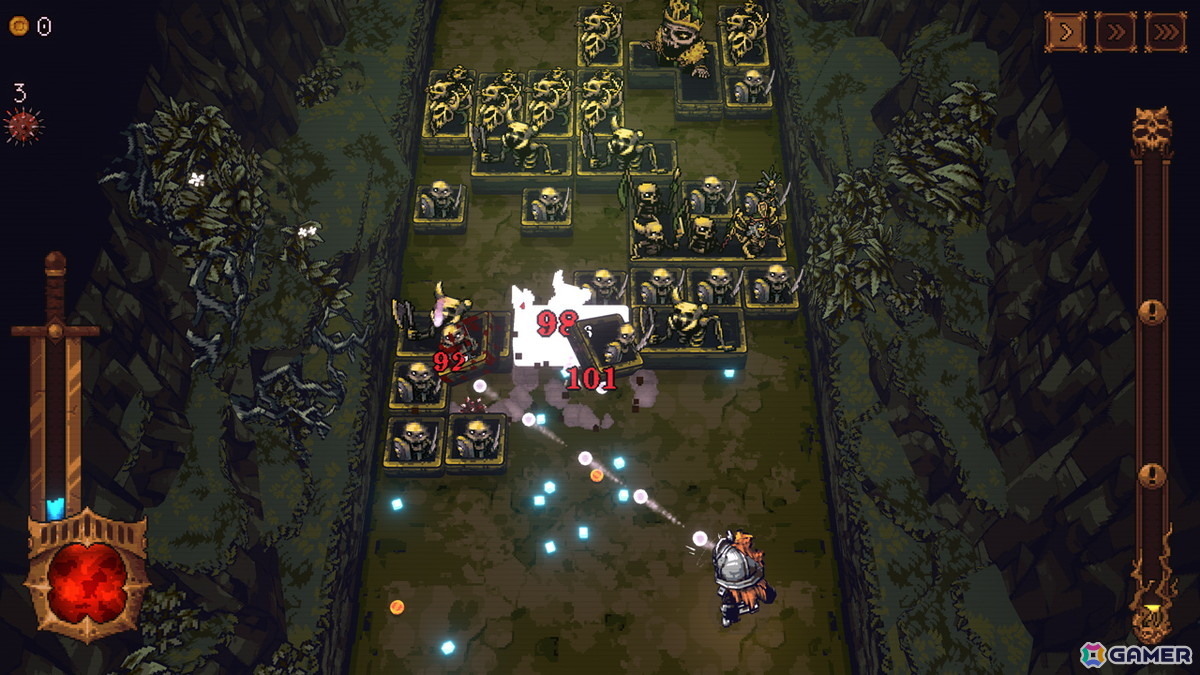Click the red orb below the sword gauge
This screenshot has width=1200, height=675.
click(x=88, y=580)
